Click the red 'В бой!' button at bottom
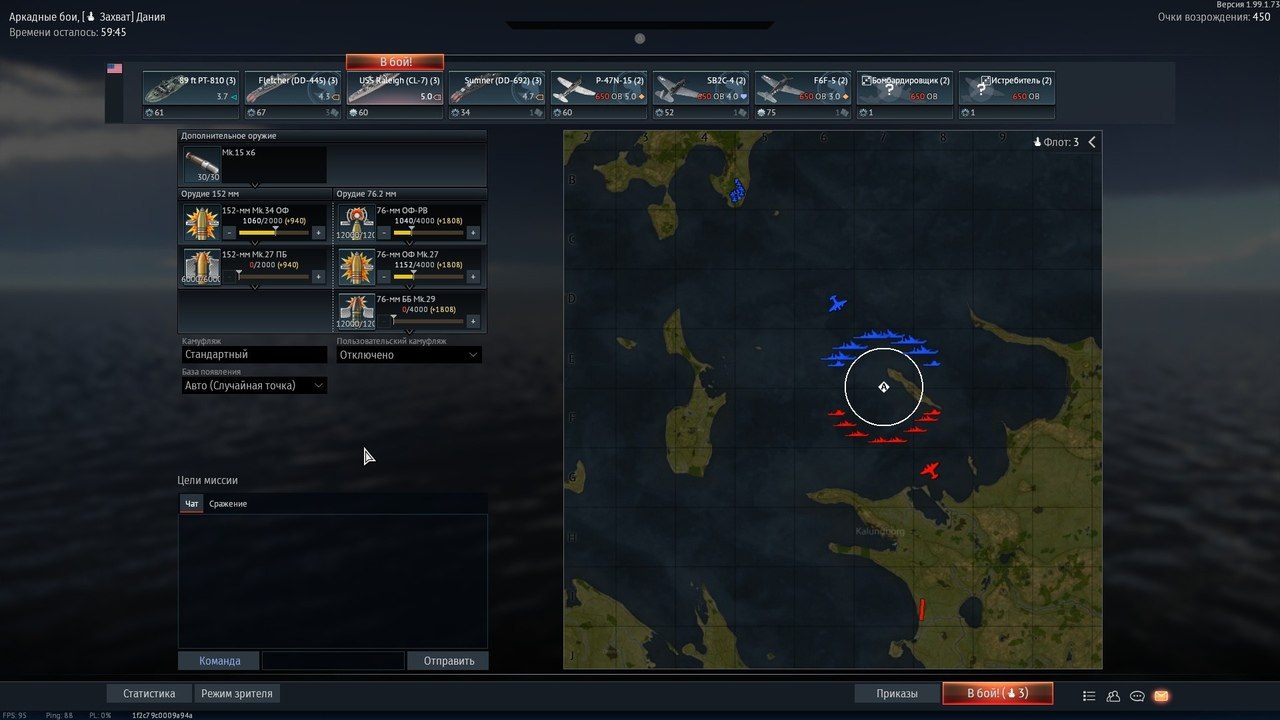Viewport: 1280px width, 720px height. [x=997, y=693]
